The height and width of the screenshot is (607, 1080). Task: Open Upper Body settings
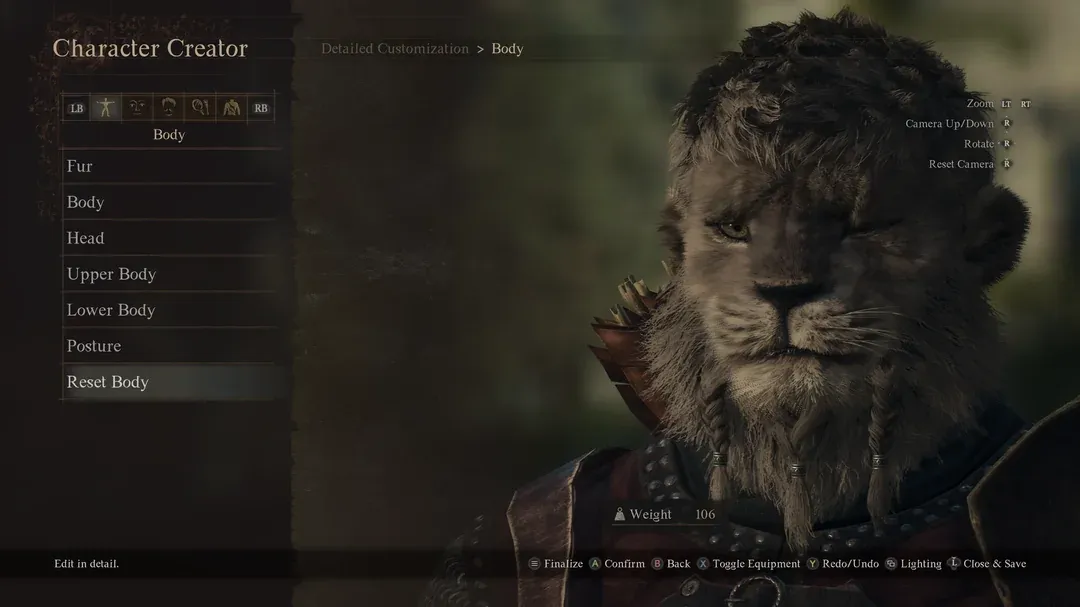(112, 274)
